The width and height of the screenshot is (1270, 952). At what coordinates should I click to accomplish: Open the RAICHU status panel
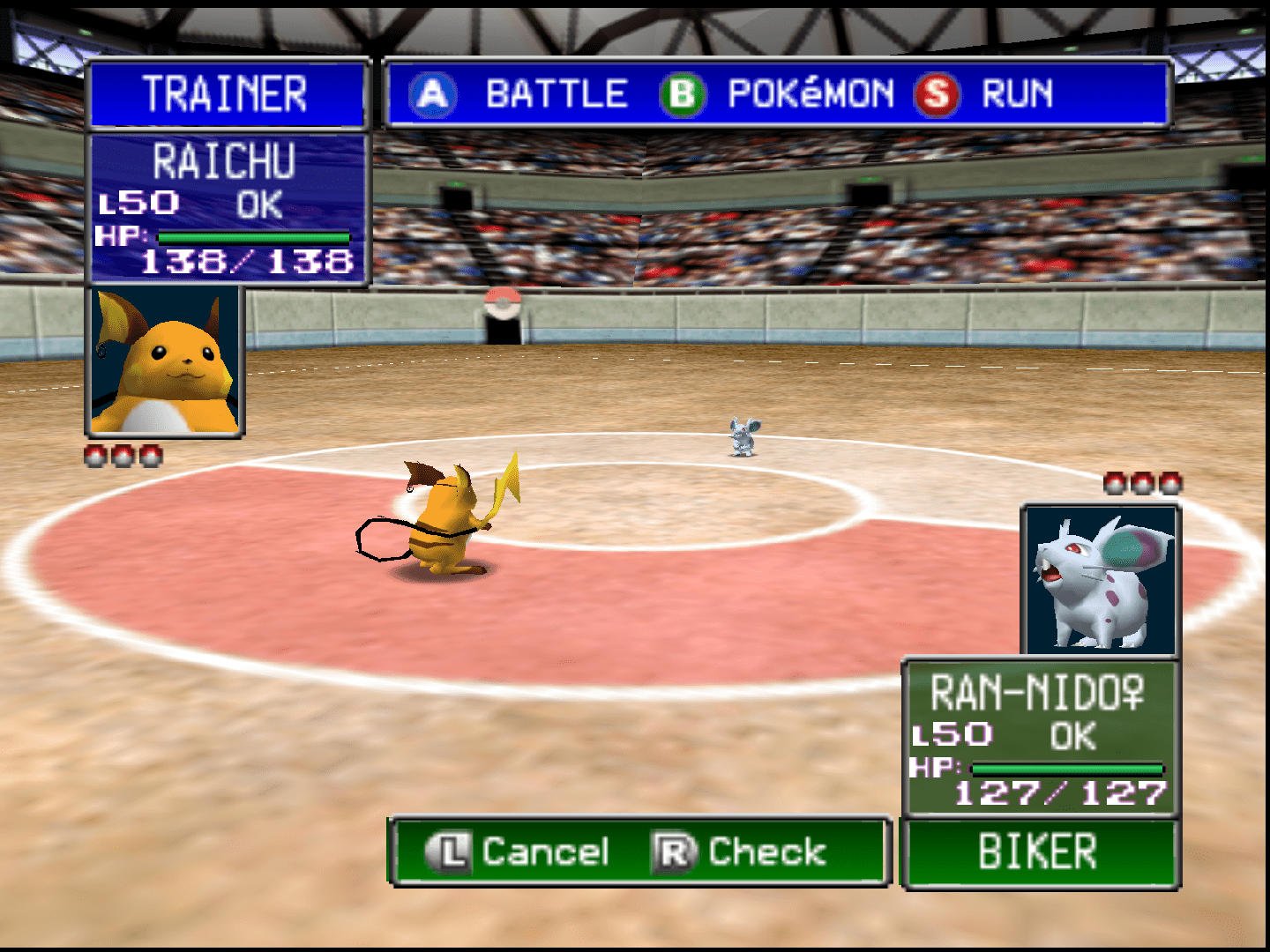pyautogui.click(x=228, y=208)
